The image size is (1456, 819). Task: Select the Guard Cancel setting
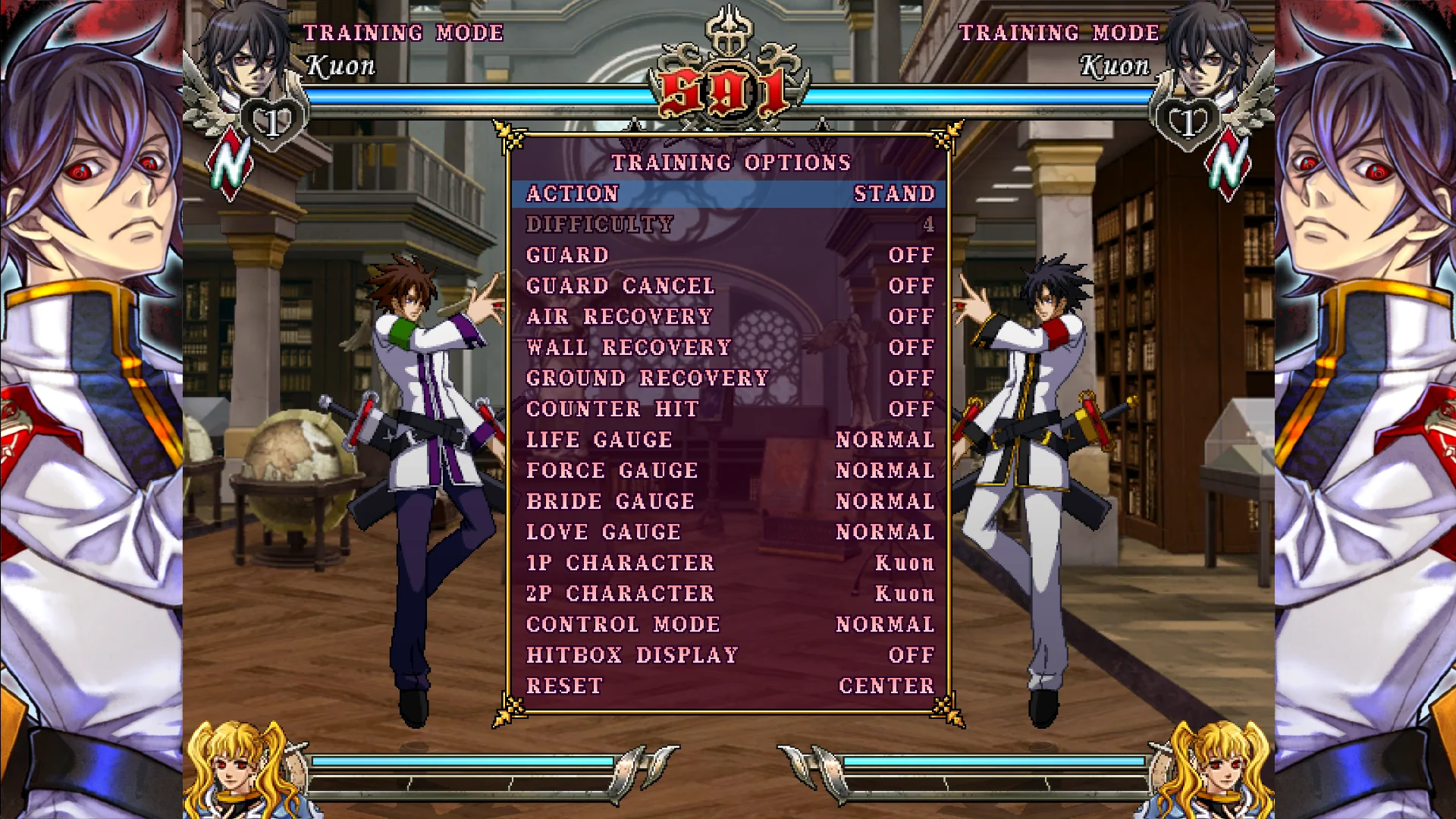coord(728,286)
